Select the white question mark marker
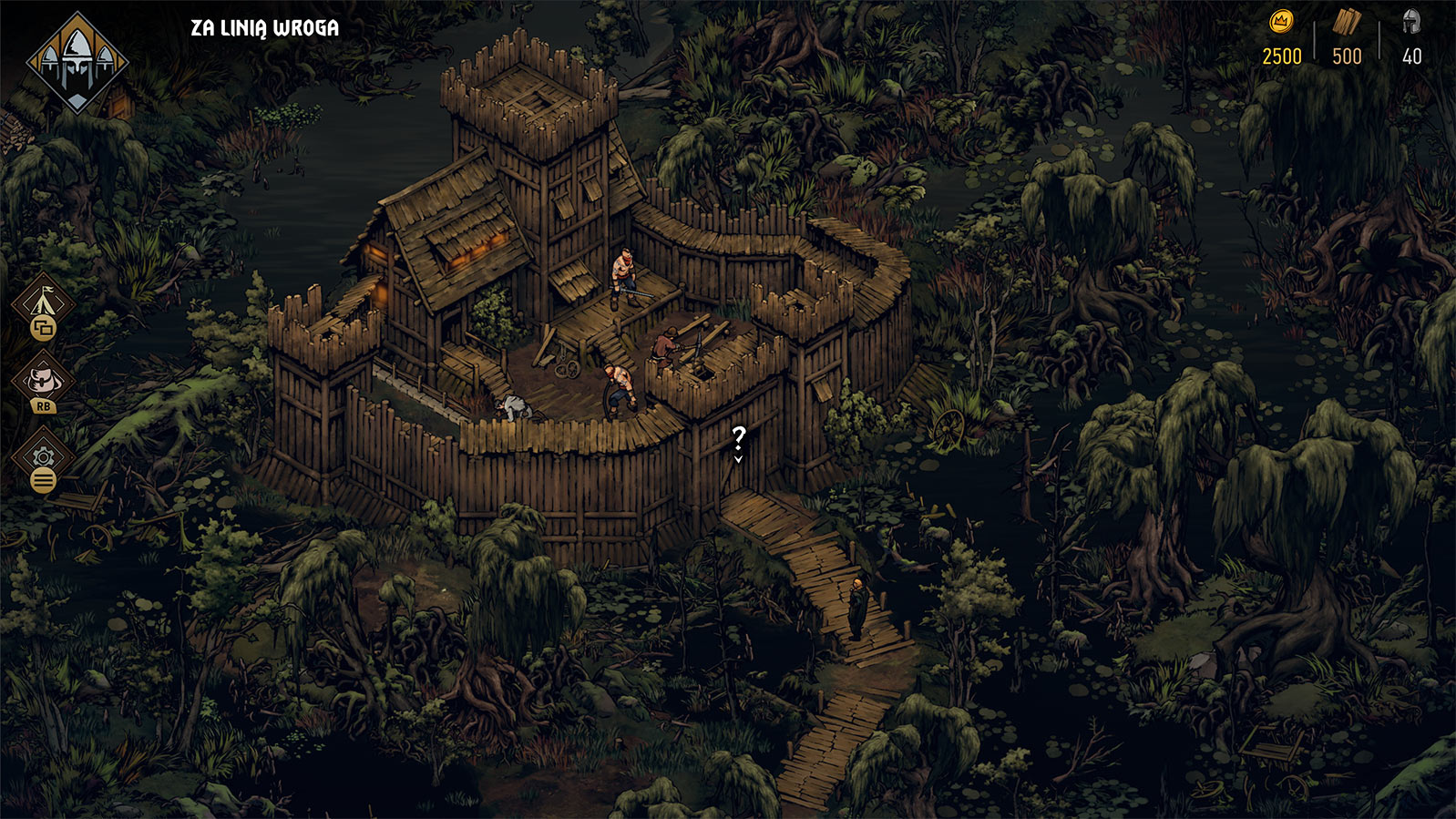This screenshot has width=1456, height=819. pyautogui.click(x=738, y=442)
